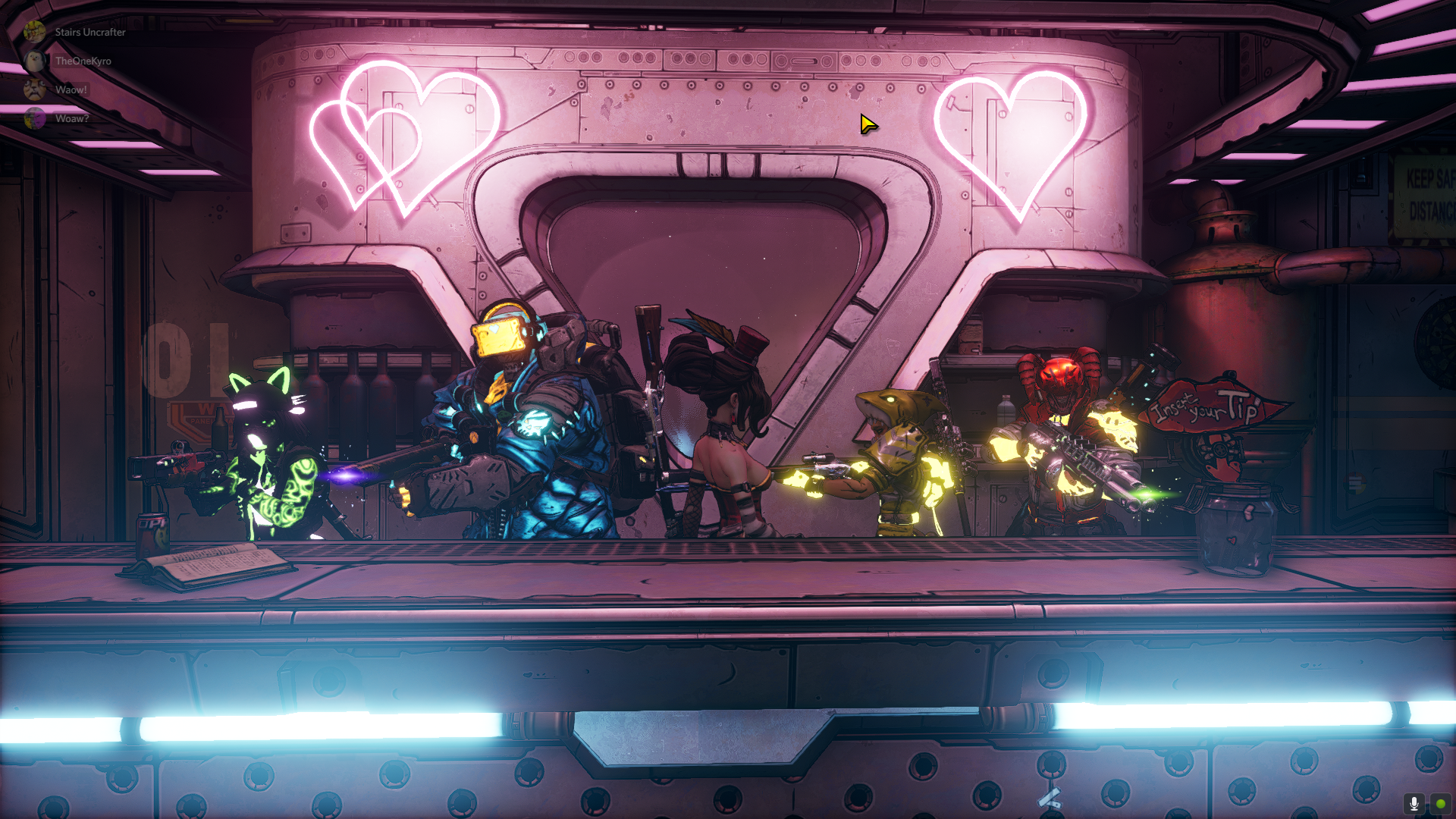The width and height of the screenshot is (1456, 819).
Task: Click the microphone icon in the overlay
Action: [1414, 804]
